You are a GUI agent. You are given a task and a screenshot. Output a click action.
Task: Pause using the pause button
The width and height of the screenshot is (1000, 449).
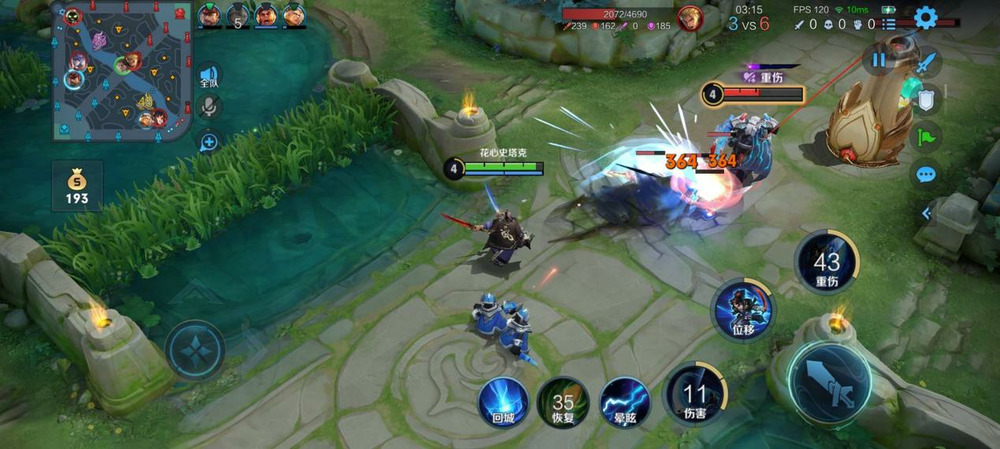878,60
